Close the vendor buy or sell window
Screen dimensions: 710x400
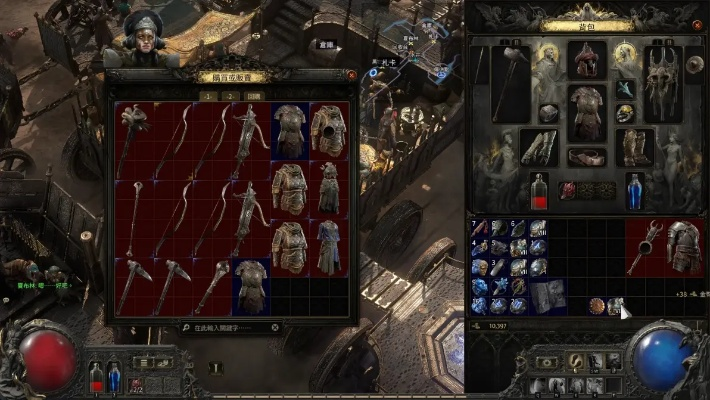[x=351, y=74]
